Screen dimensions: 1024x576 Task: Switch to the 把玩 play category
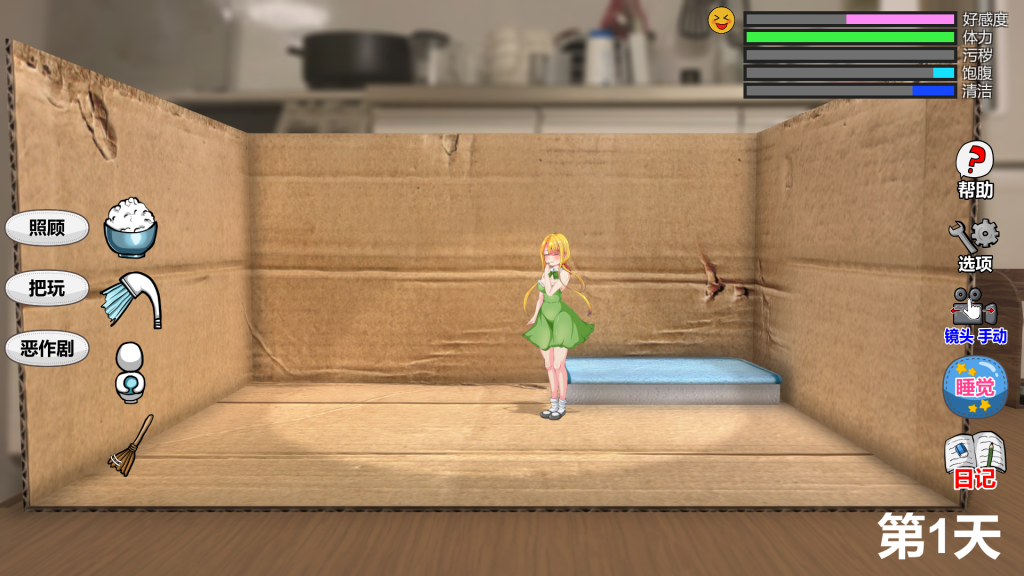pos(47,288)
